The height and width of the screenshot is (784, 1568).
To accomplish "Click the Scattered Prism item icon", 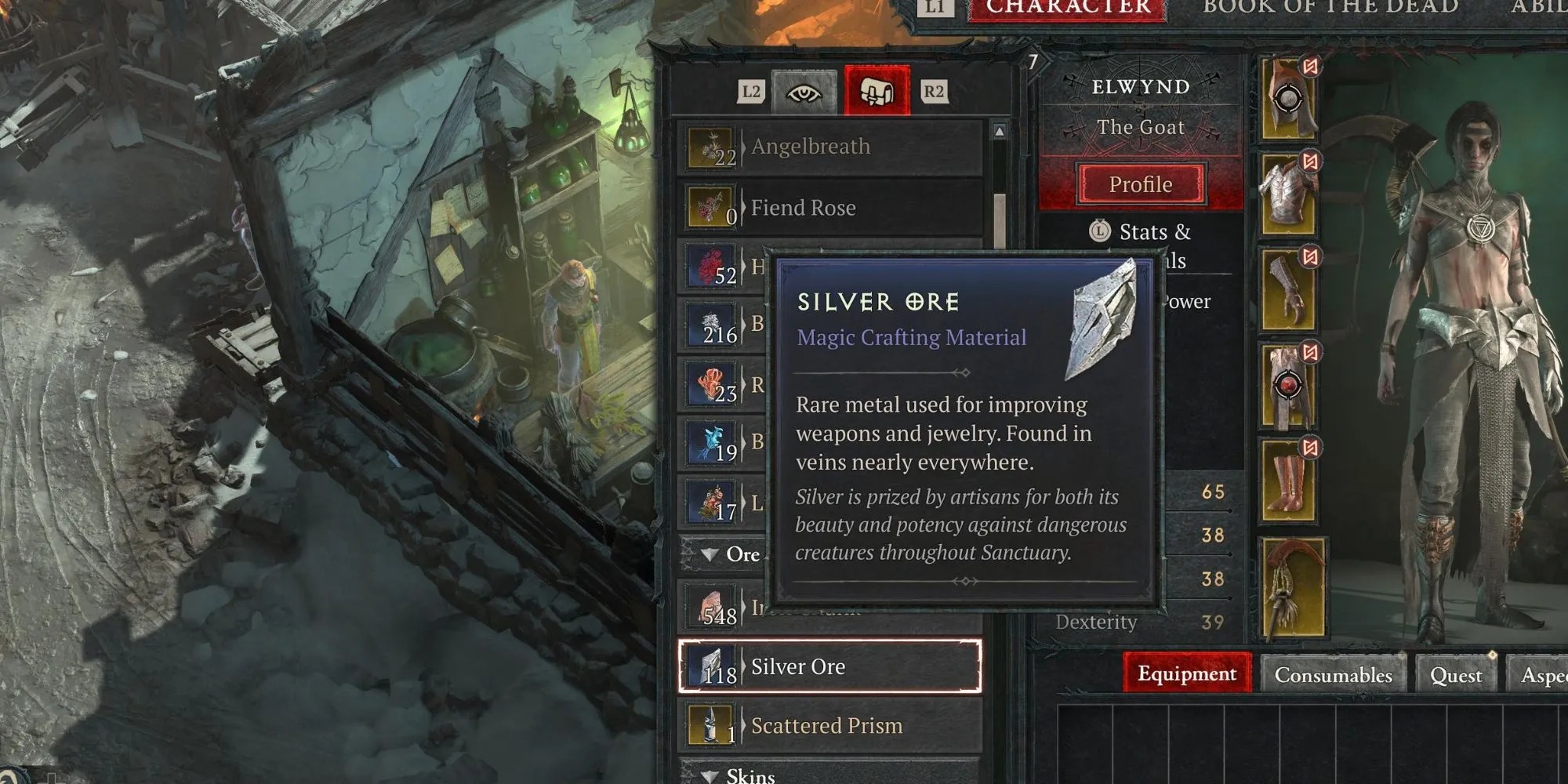I will point(711,724).
